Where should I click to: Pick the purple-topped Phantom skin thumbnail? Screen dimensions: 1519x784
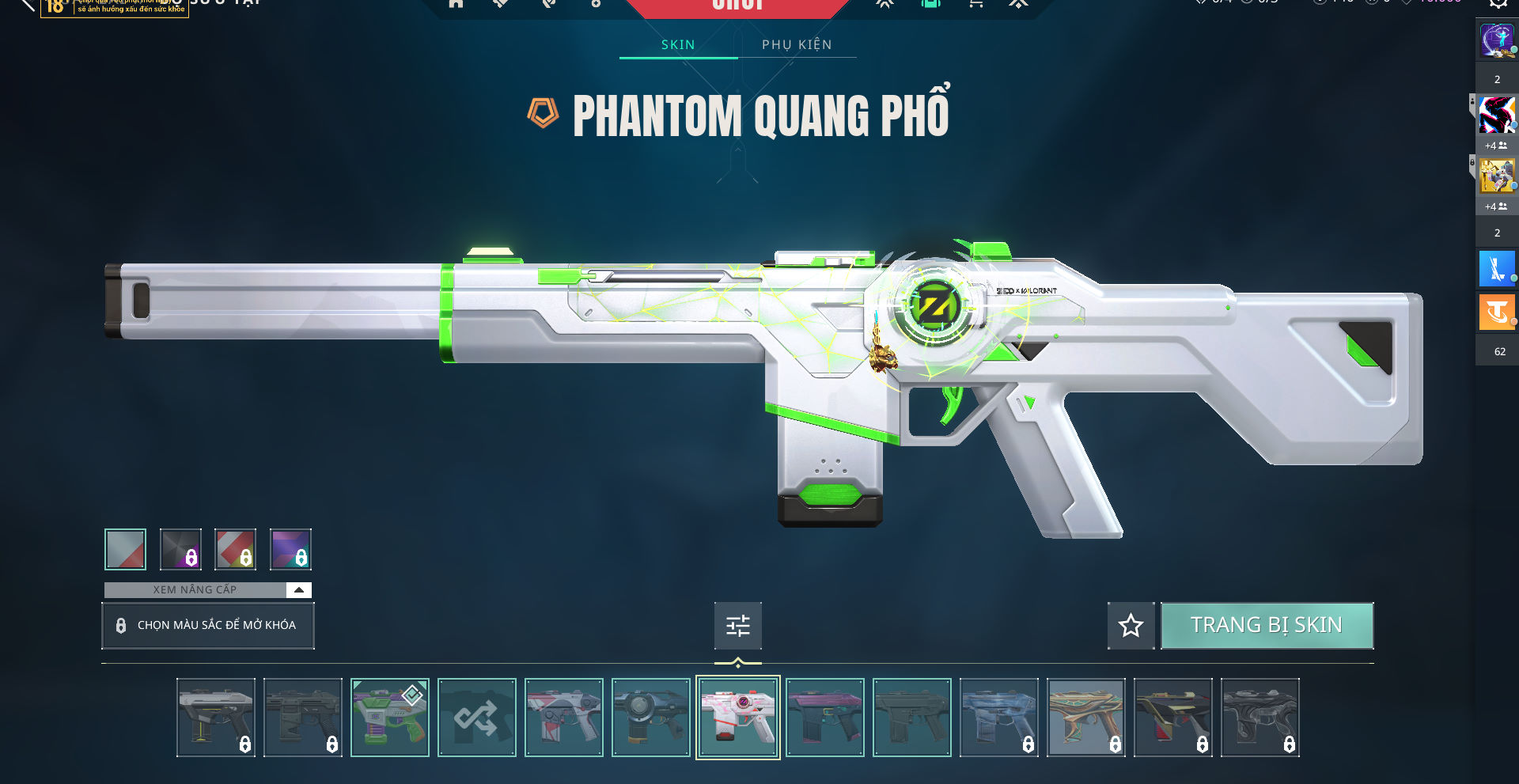824,718
